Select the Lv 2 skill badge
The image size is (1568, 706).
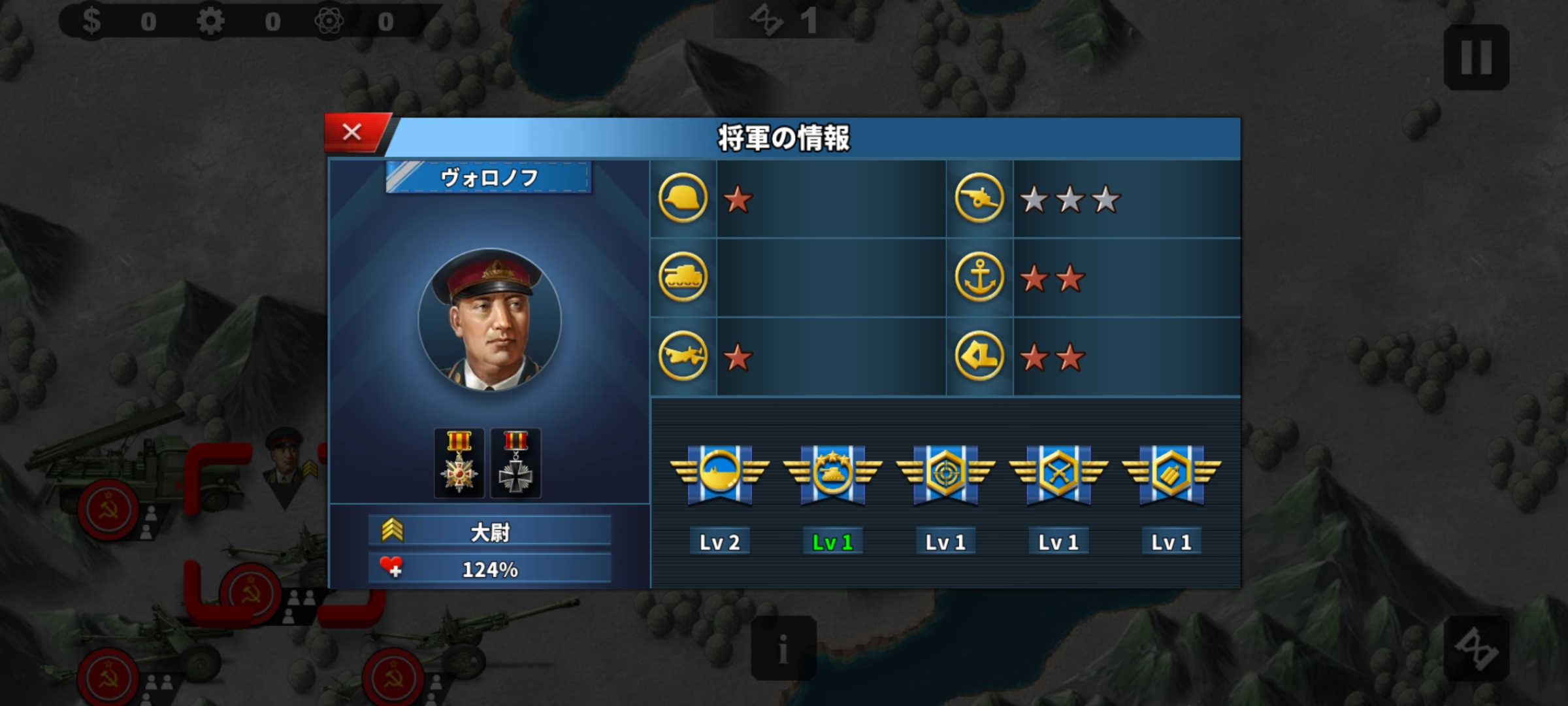(x=719, y=474)
